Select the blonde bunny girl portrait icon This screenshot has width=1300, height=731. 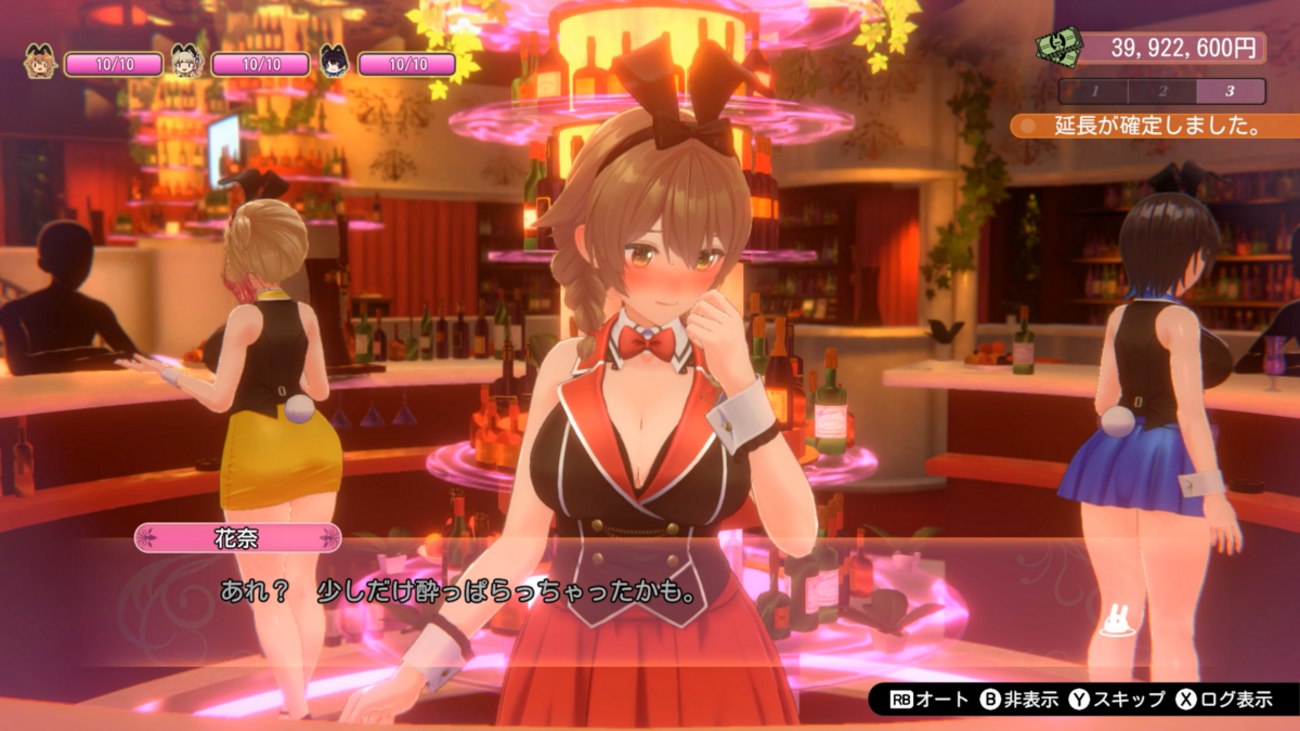[x=187, y=63]
